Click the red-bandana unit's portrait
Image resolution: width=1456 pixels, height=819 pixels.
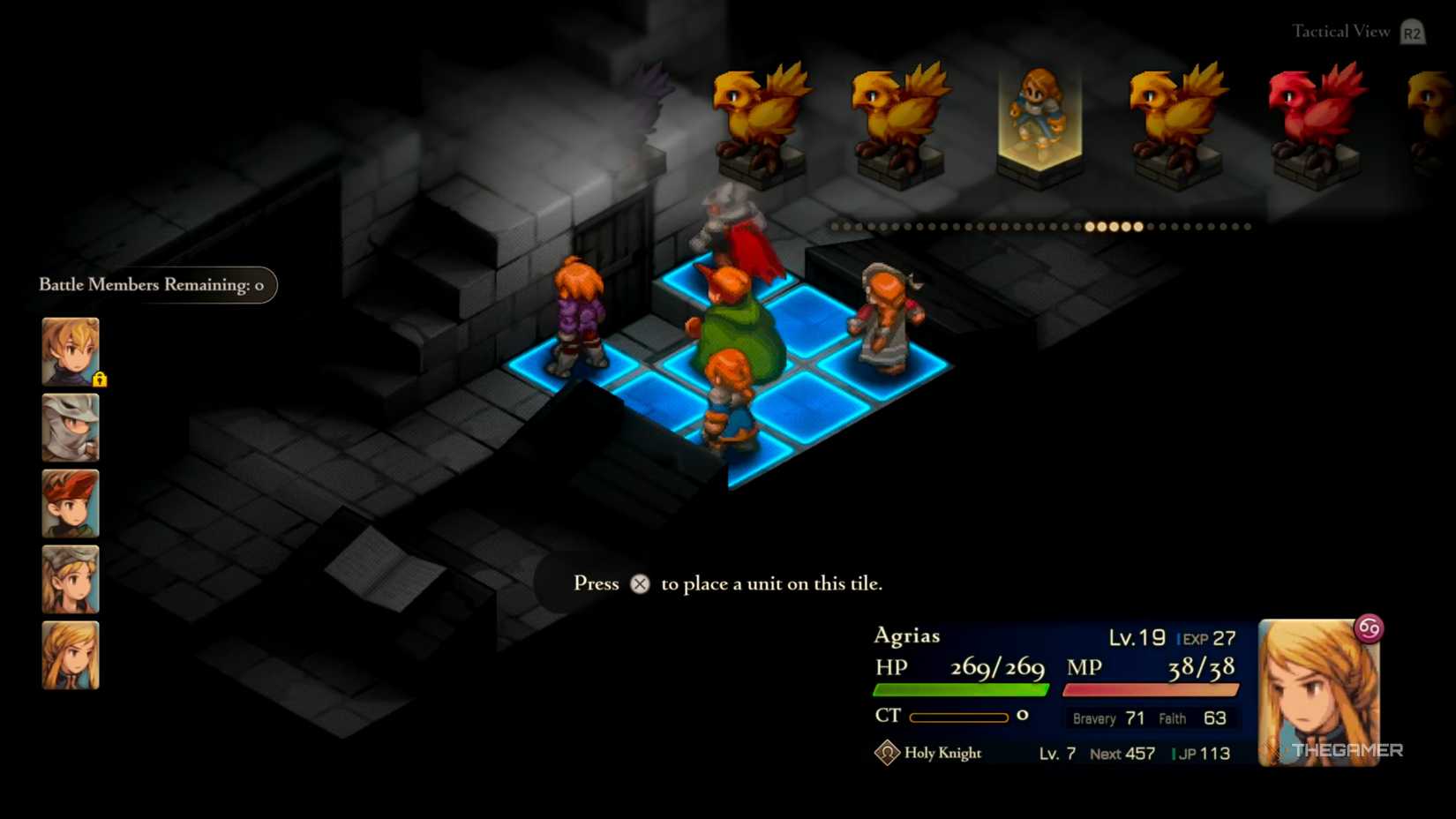coord(70,503)
